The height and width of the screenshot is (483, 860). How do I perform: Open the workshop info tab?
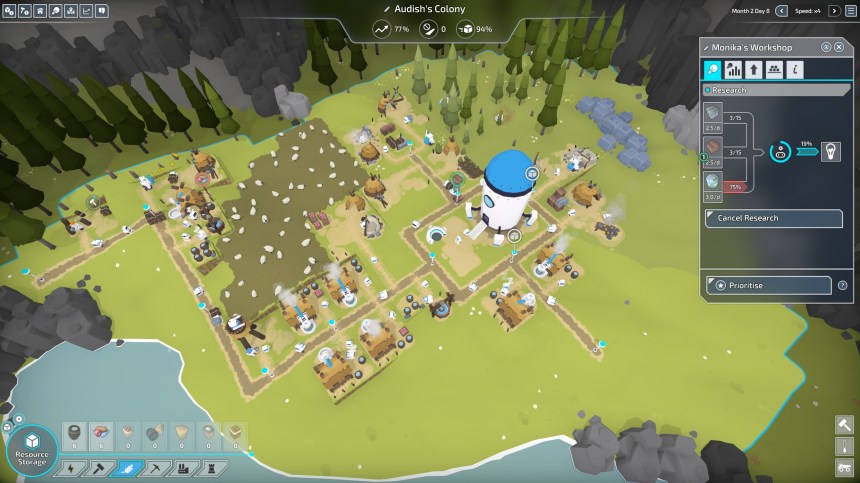[x=794, y=70]
